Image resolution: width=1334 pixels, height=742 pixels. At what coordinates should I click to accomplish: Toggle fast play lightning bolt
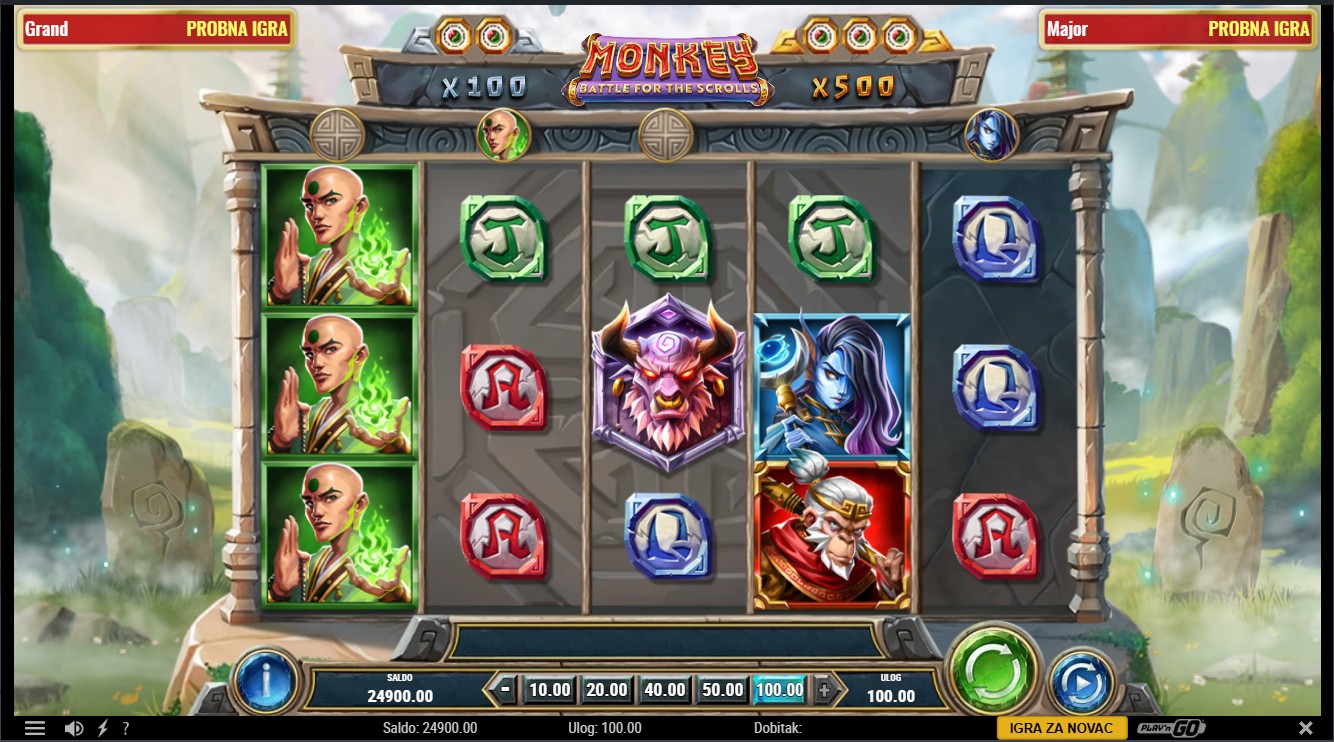pyautogui.click(x=102, y=728)
